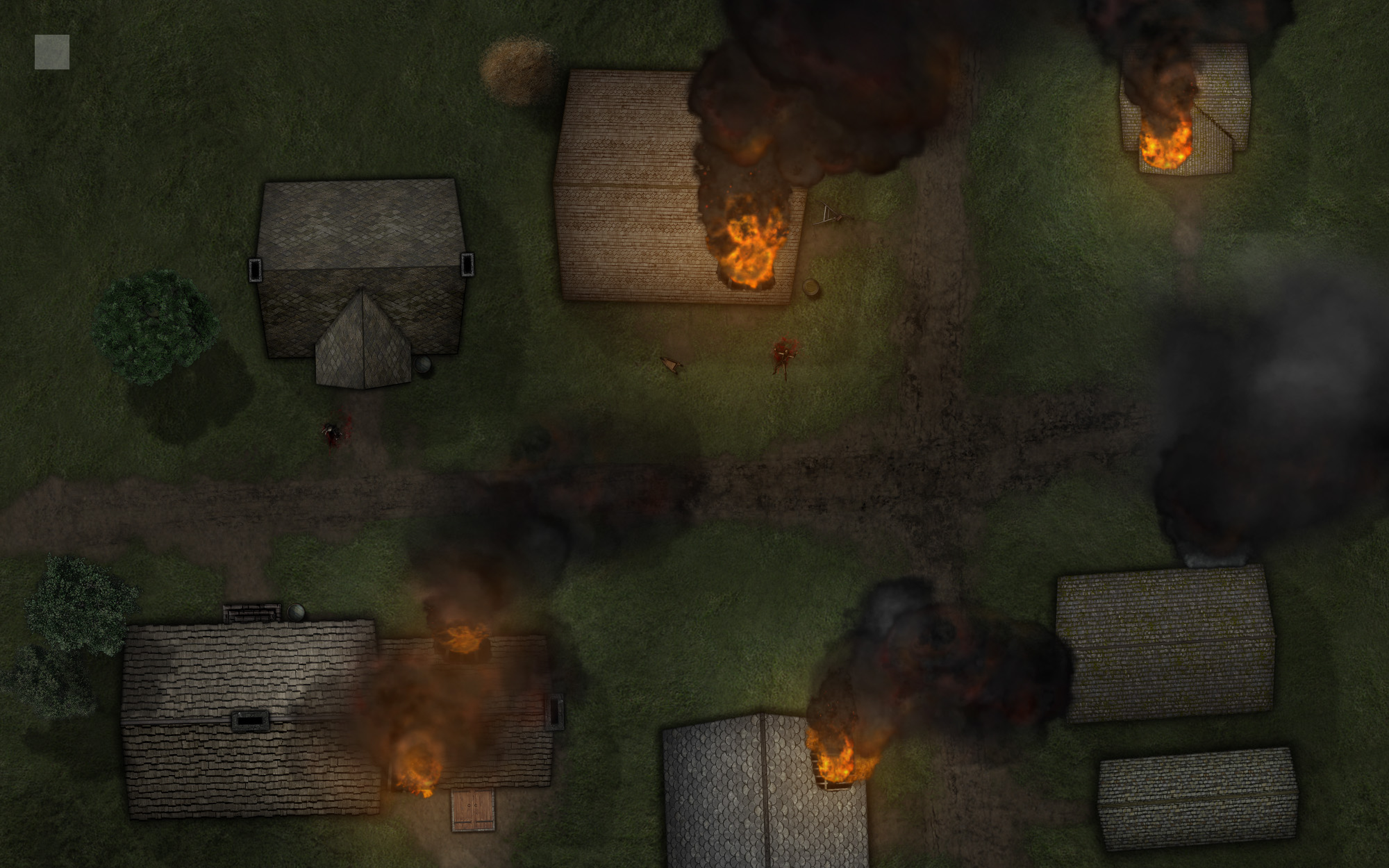Click the translucent gray square button

52,52
